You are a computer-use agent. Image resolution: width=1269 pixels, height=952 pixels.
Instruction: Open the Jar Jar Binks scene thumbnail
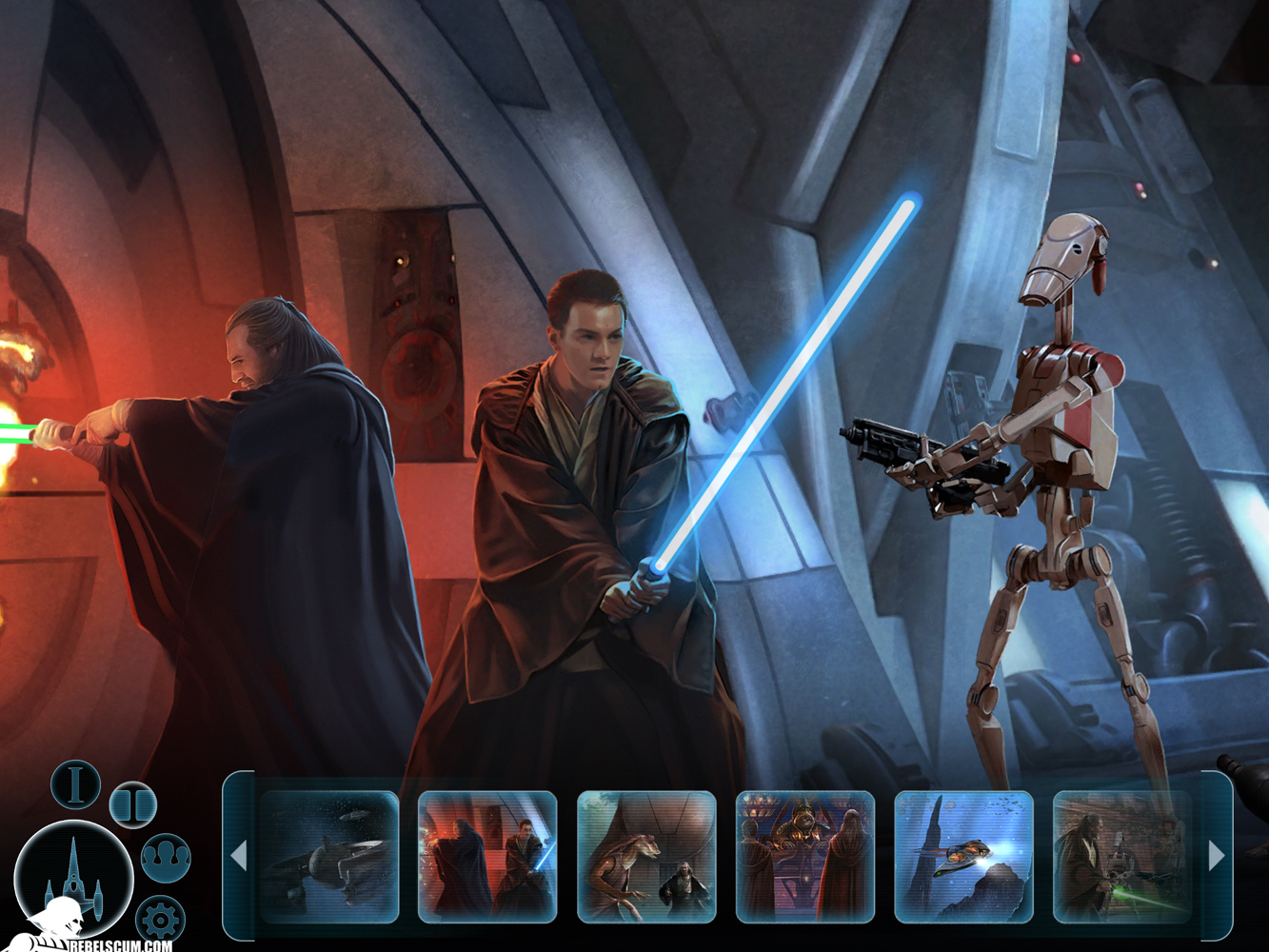coord(646,857)
